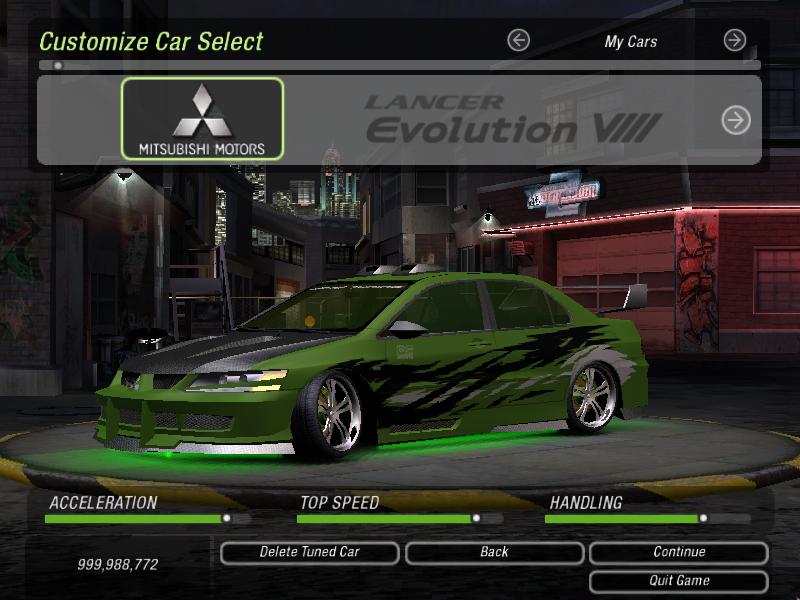Switch to previous category left of My Cars
Screen dimensions: 800x600
(x=518, y=41)
